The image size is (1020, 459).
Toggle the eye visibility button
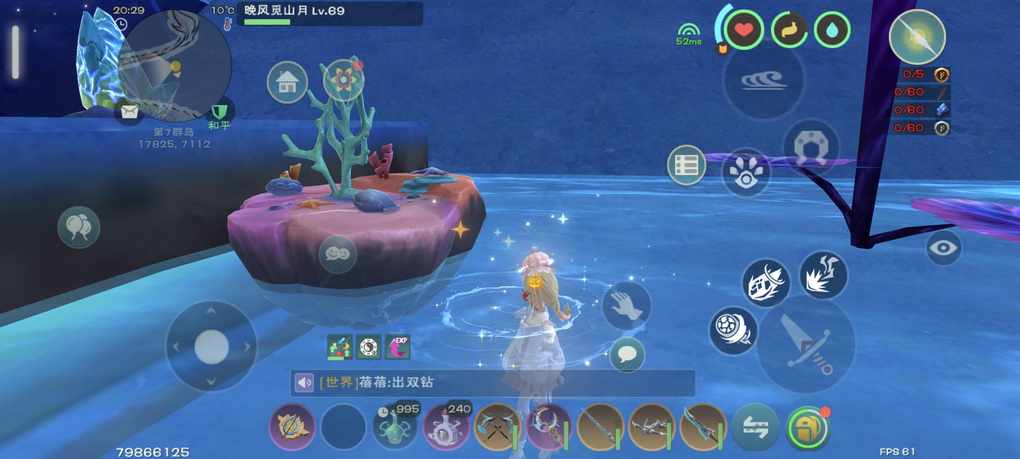(x=943, y=247)
